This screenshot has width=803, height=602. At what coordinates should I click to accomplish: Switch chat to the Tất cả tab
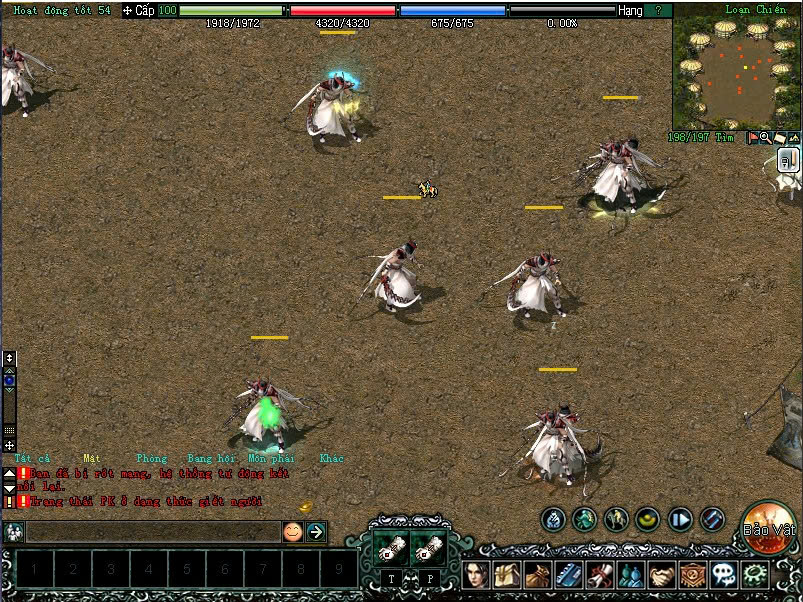point(32,458)
